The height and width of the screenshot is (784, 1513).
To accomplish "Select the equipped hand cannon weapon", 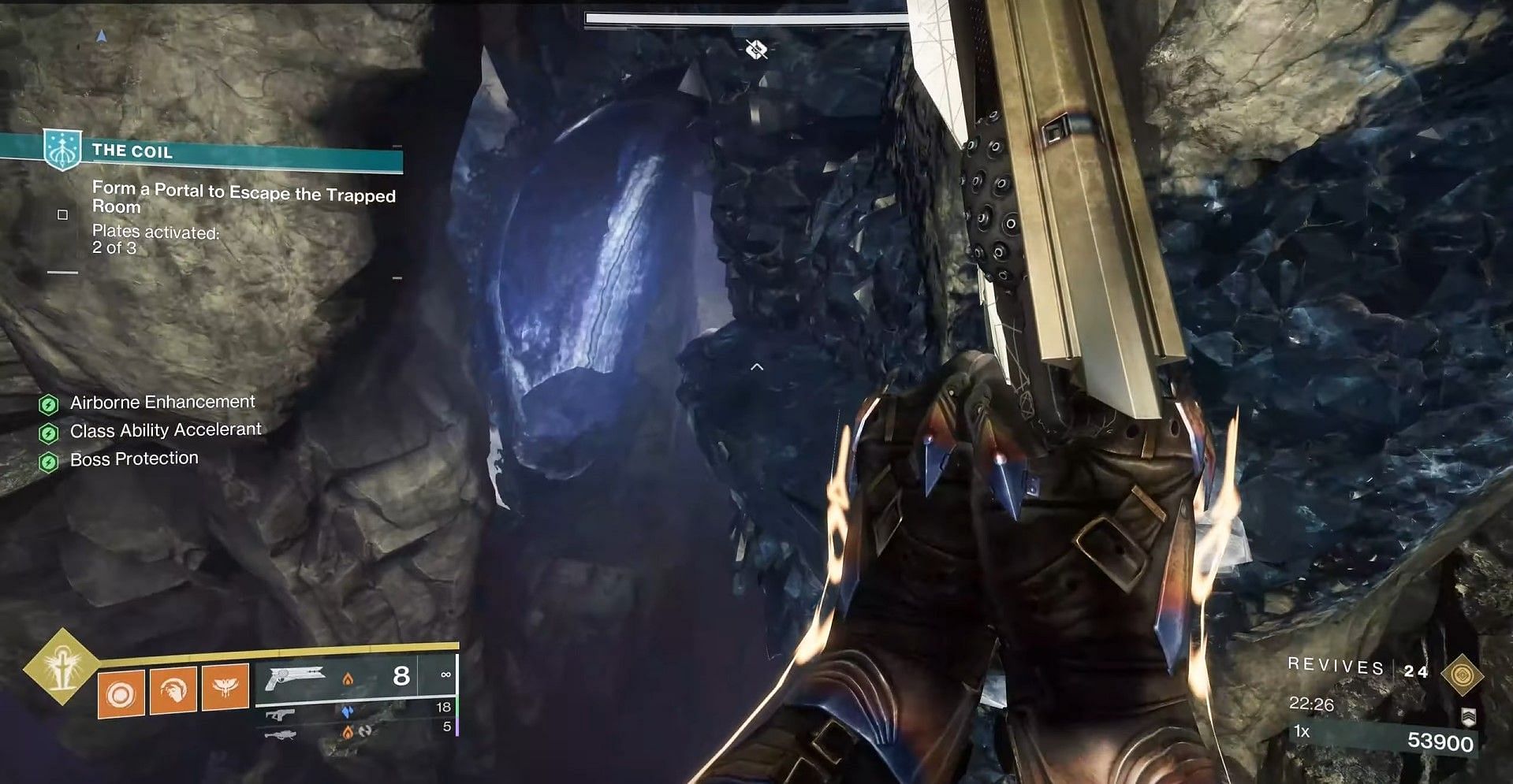I will click(x=295, y=678).
